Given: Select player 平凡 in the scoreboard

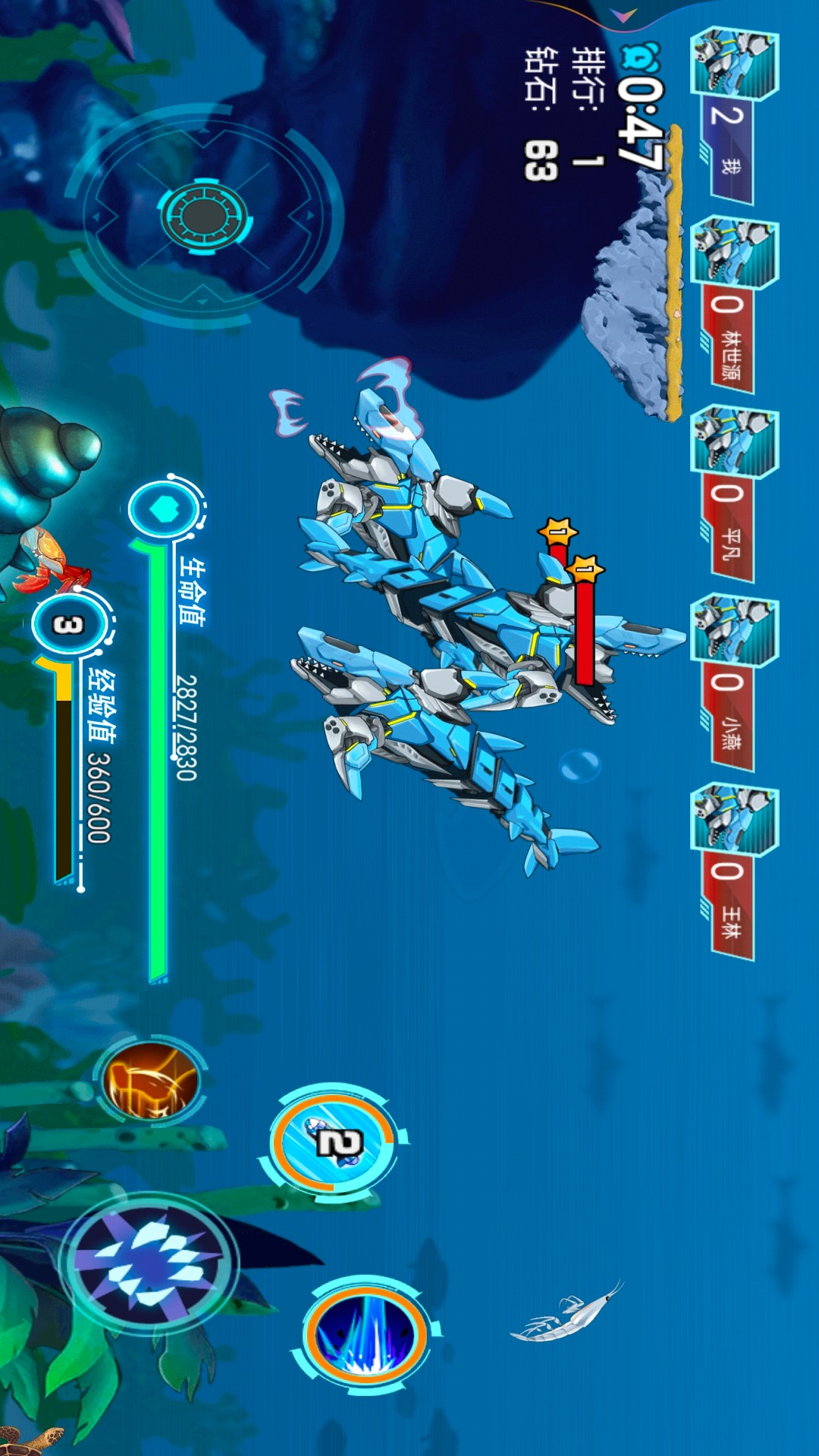Looking at the screenshot, I should 732,494.
